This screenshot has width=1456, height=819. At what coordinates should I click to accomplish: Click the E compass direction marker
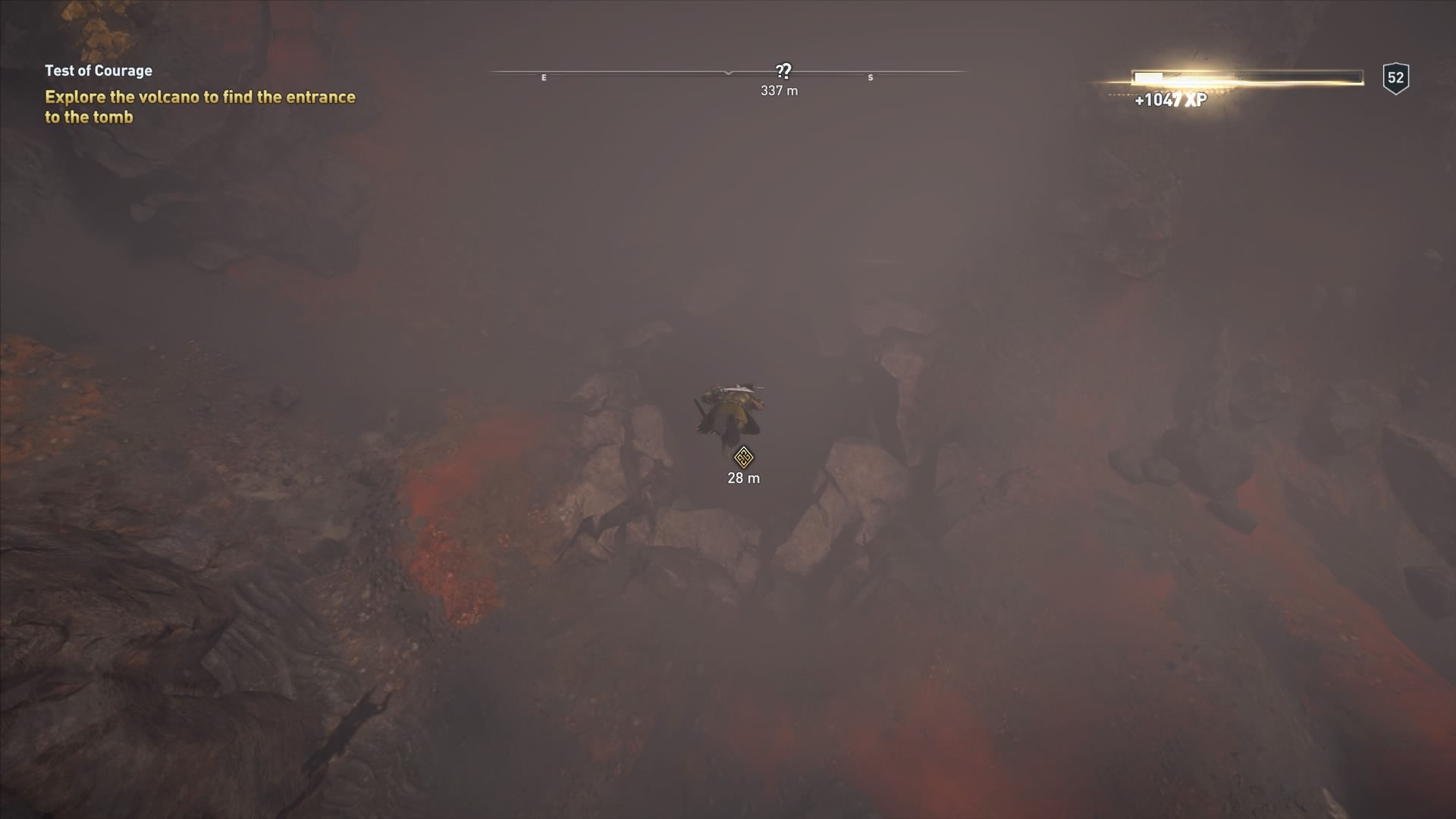click(x=543, y=77)
